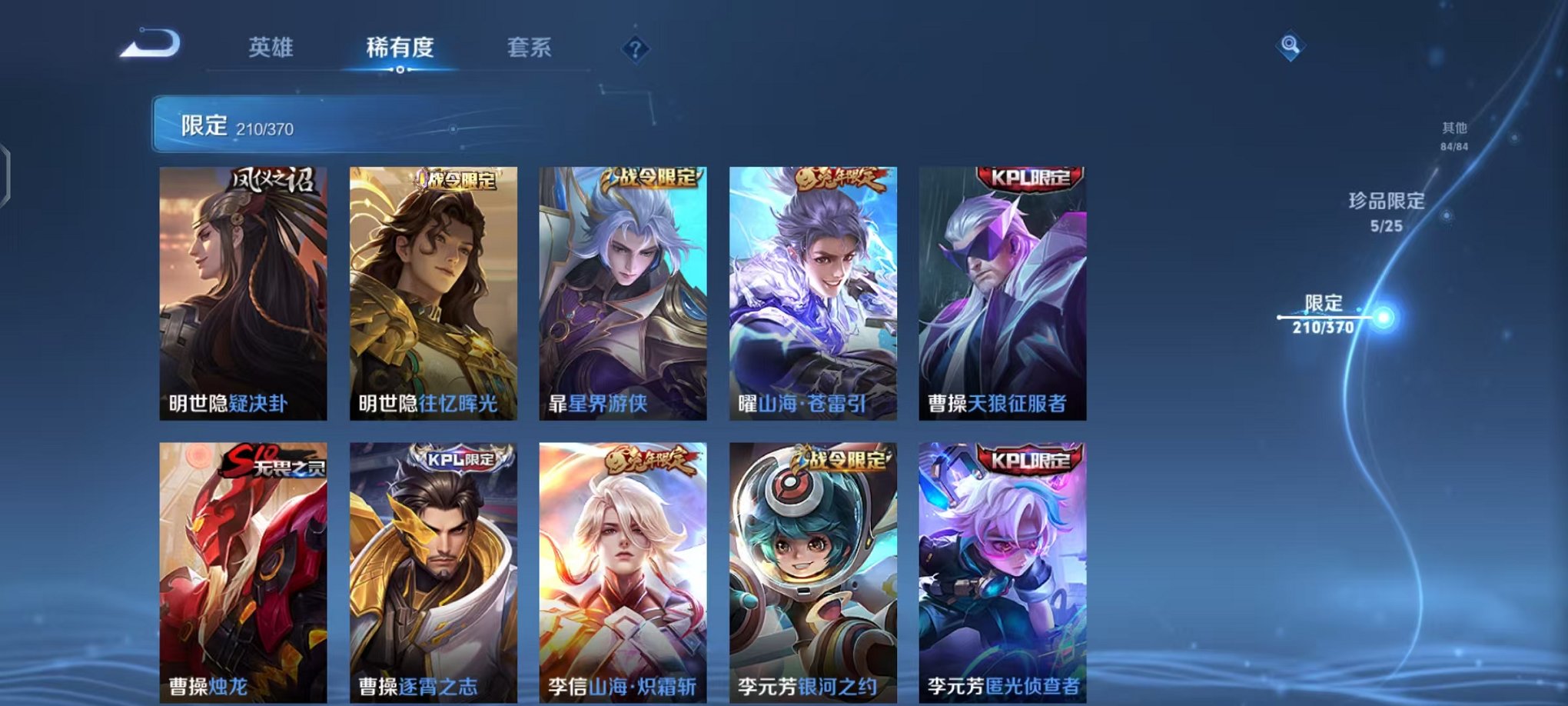Open the skin search via the magnifier icon
Image resolution: width=1568 pixels, height=706 pixels.
pyautogui.click(x=1291, y=46)
